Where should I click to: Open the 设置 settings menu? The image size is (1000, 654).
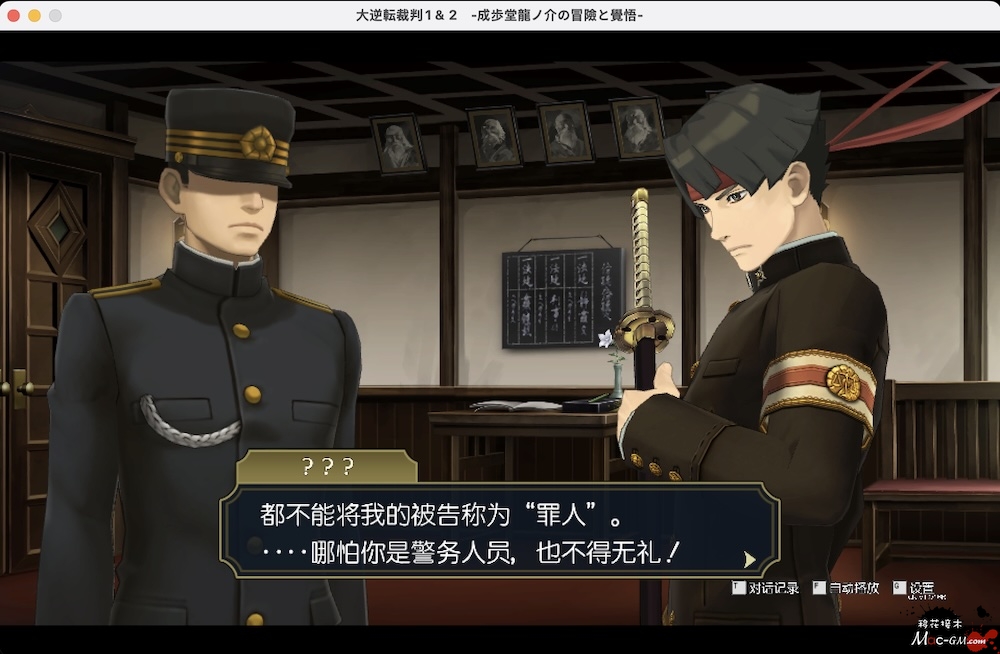tap(915, 588)
